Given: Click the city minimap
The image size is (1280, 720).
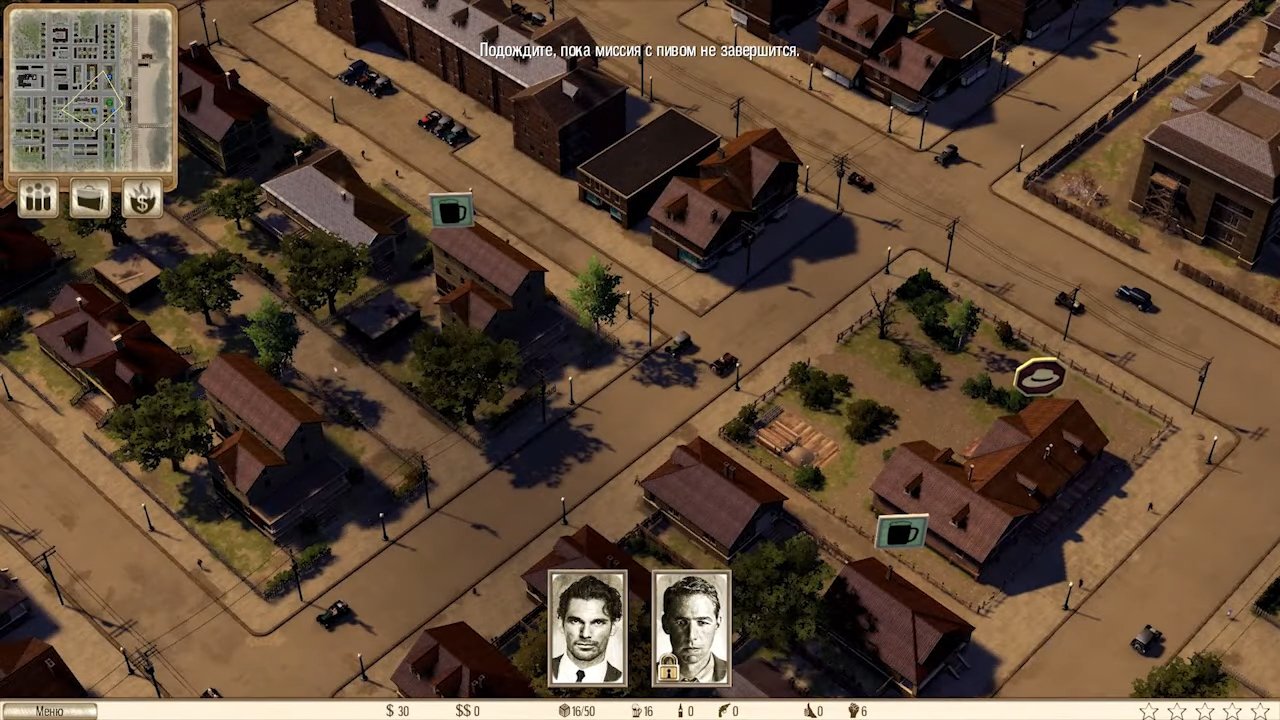Looking at the screenshot, I should pos(90,96).
